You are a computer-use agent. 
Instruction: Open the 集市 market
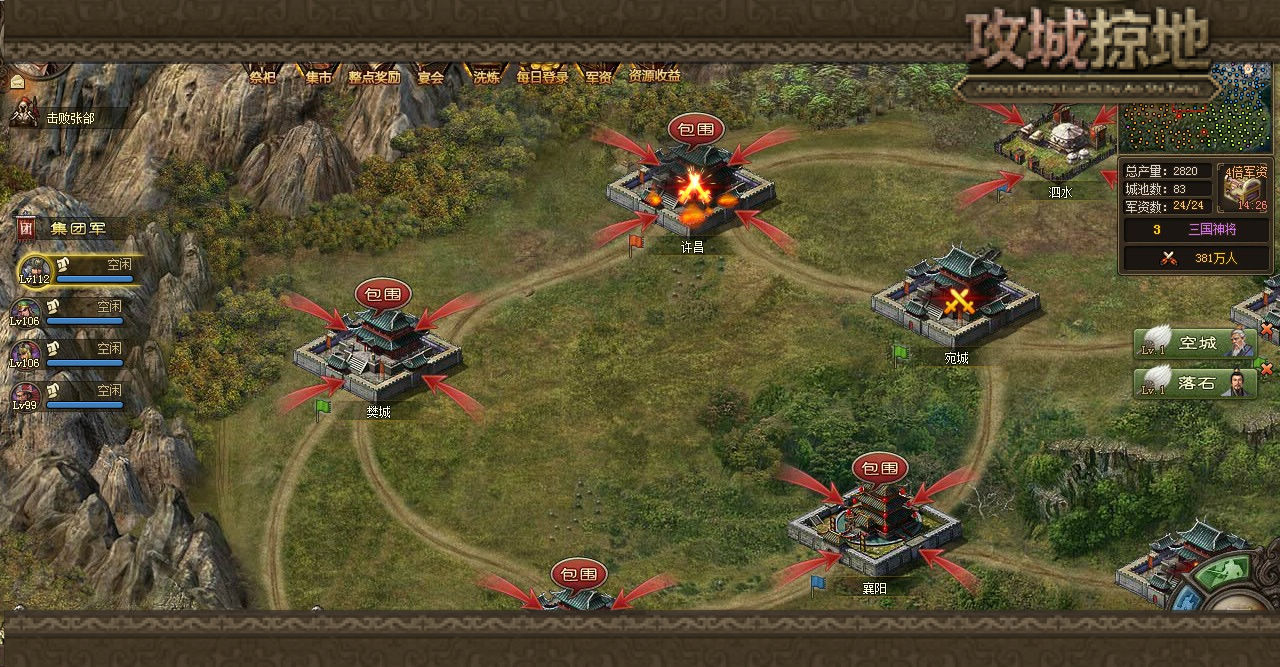[x=319, y=76]
